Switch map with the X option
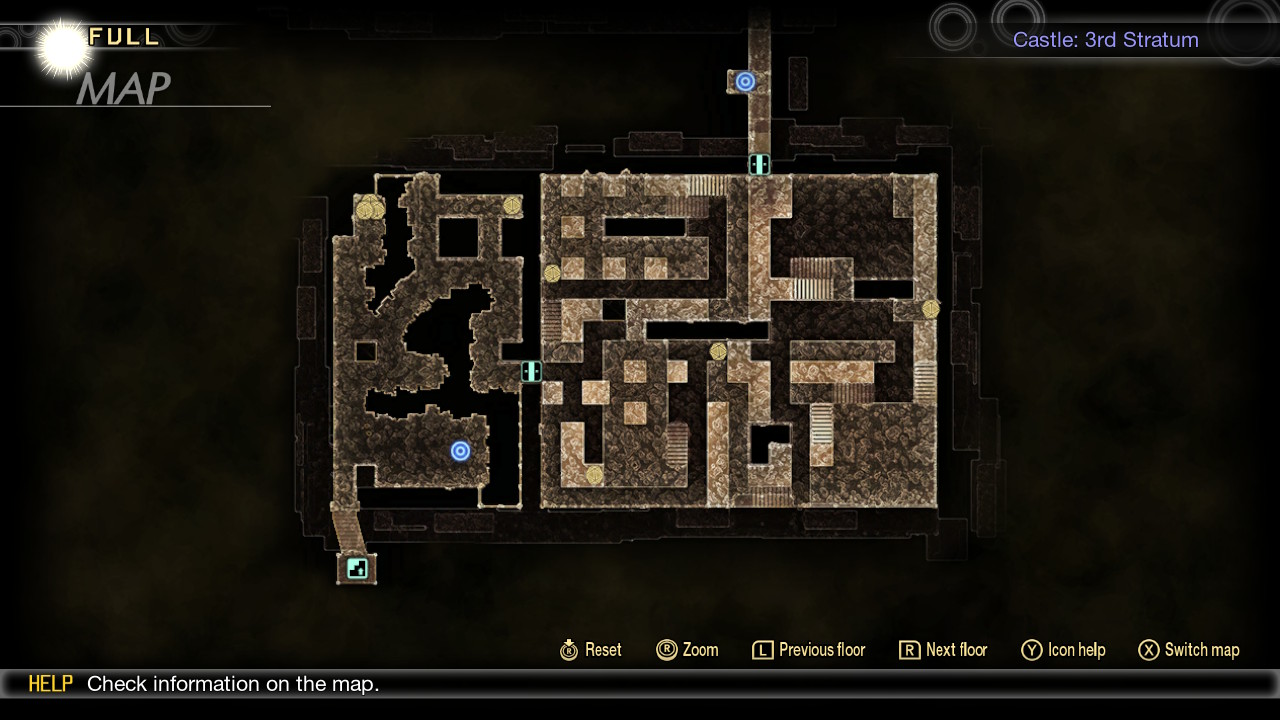Viewport: 1280px width, 720px height. [x=1188, y=650]
